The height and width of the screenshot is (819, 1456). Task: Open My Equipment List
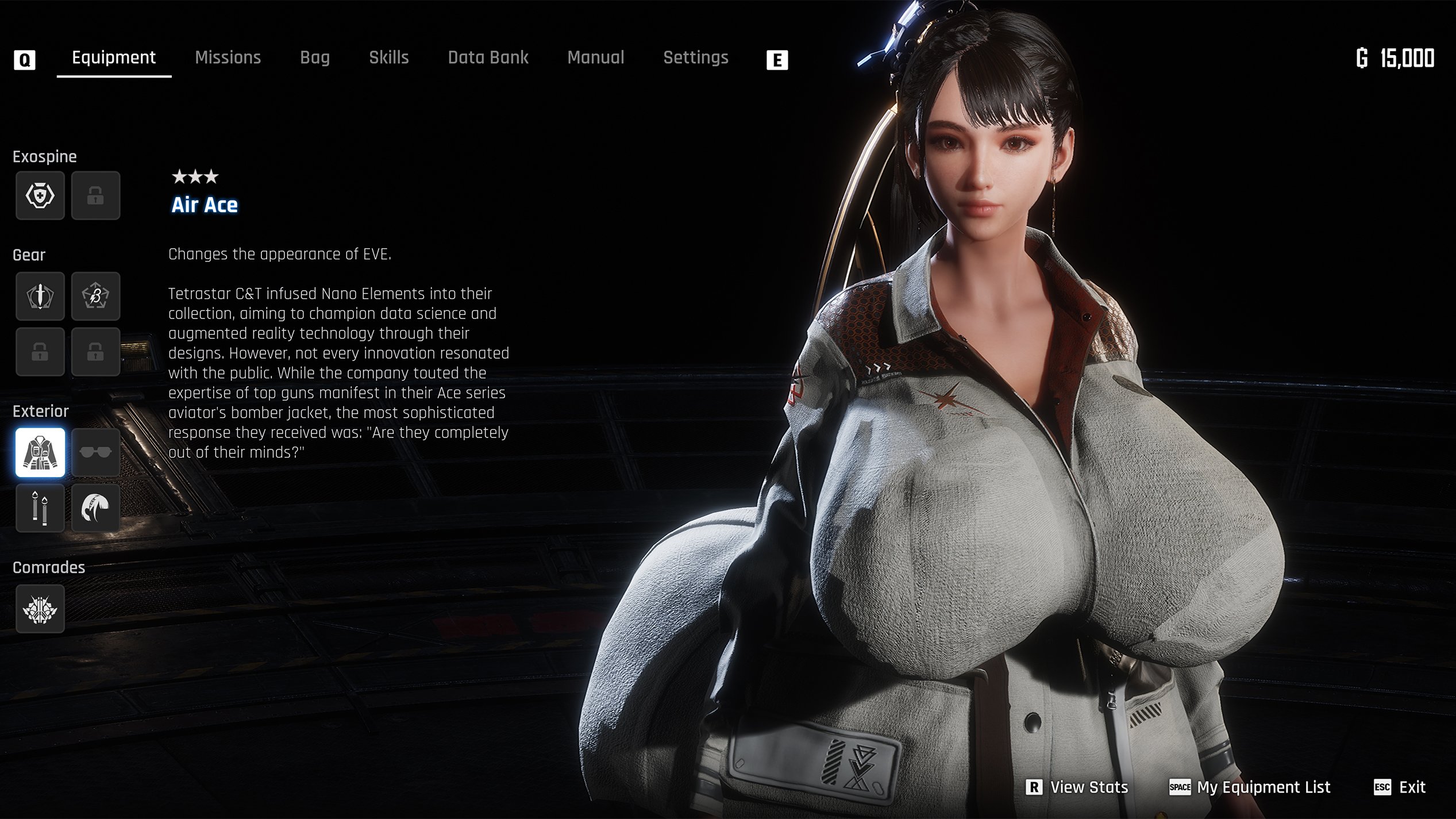(1250, 787)
